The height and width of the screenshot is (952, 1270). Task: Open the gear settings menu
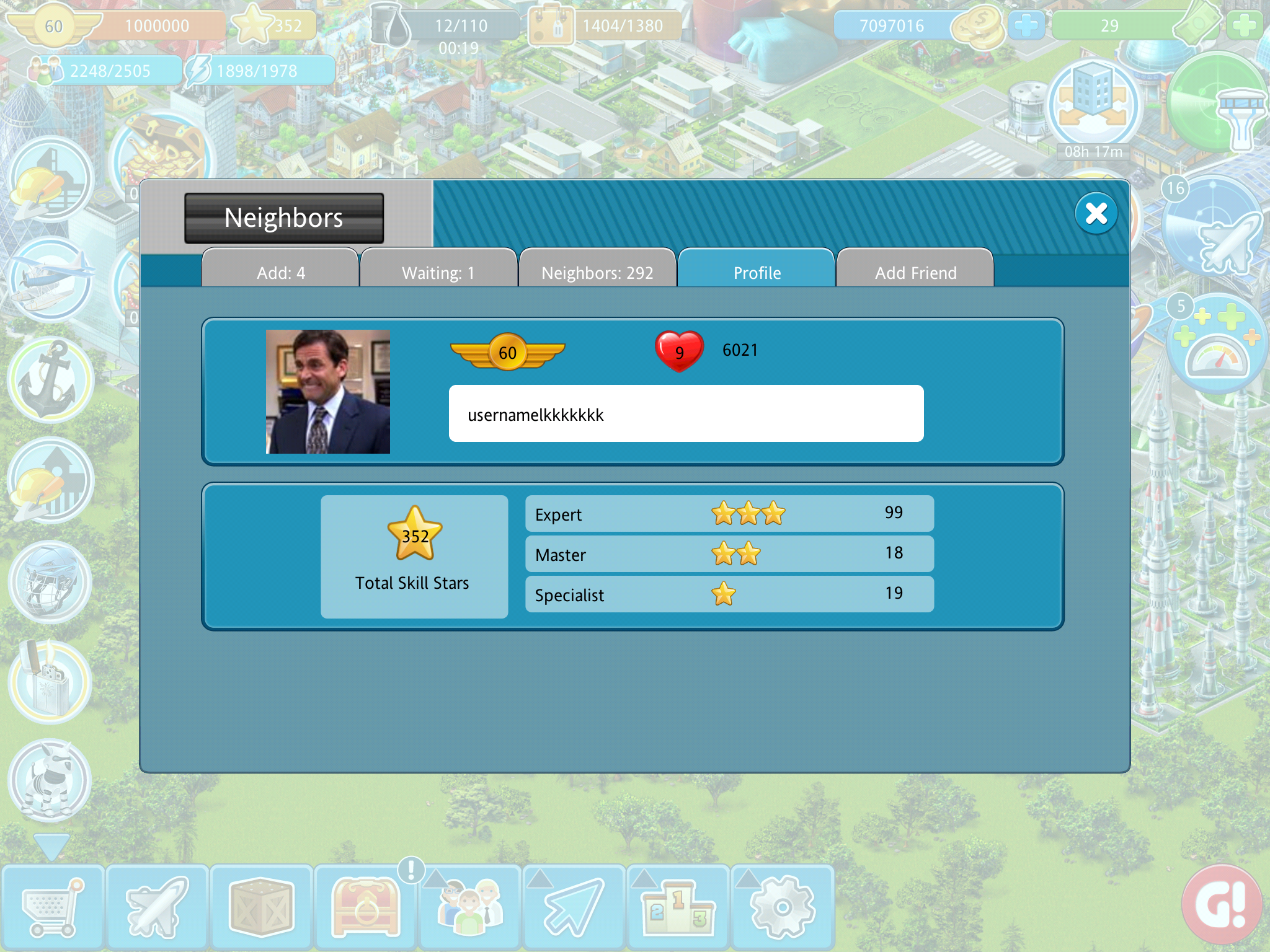click(x=783, y=907)
